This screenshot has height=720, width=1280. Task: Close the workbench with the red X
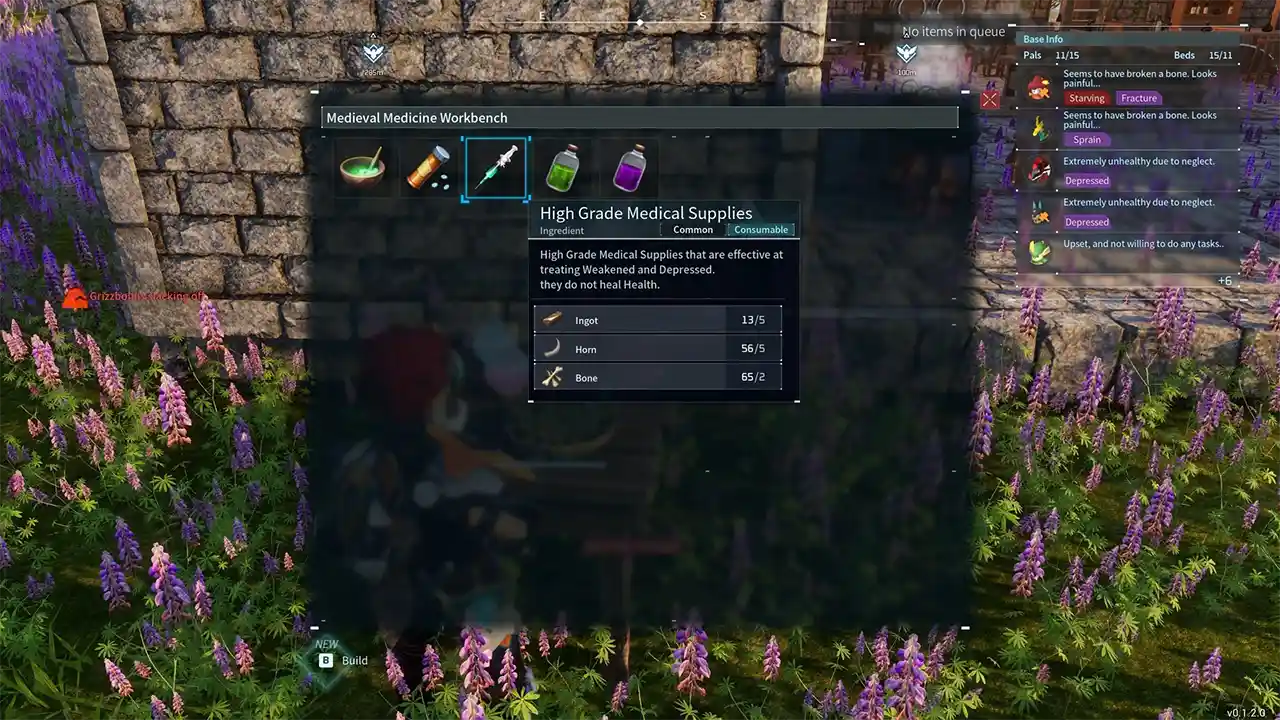click(x=990, y=99)
